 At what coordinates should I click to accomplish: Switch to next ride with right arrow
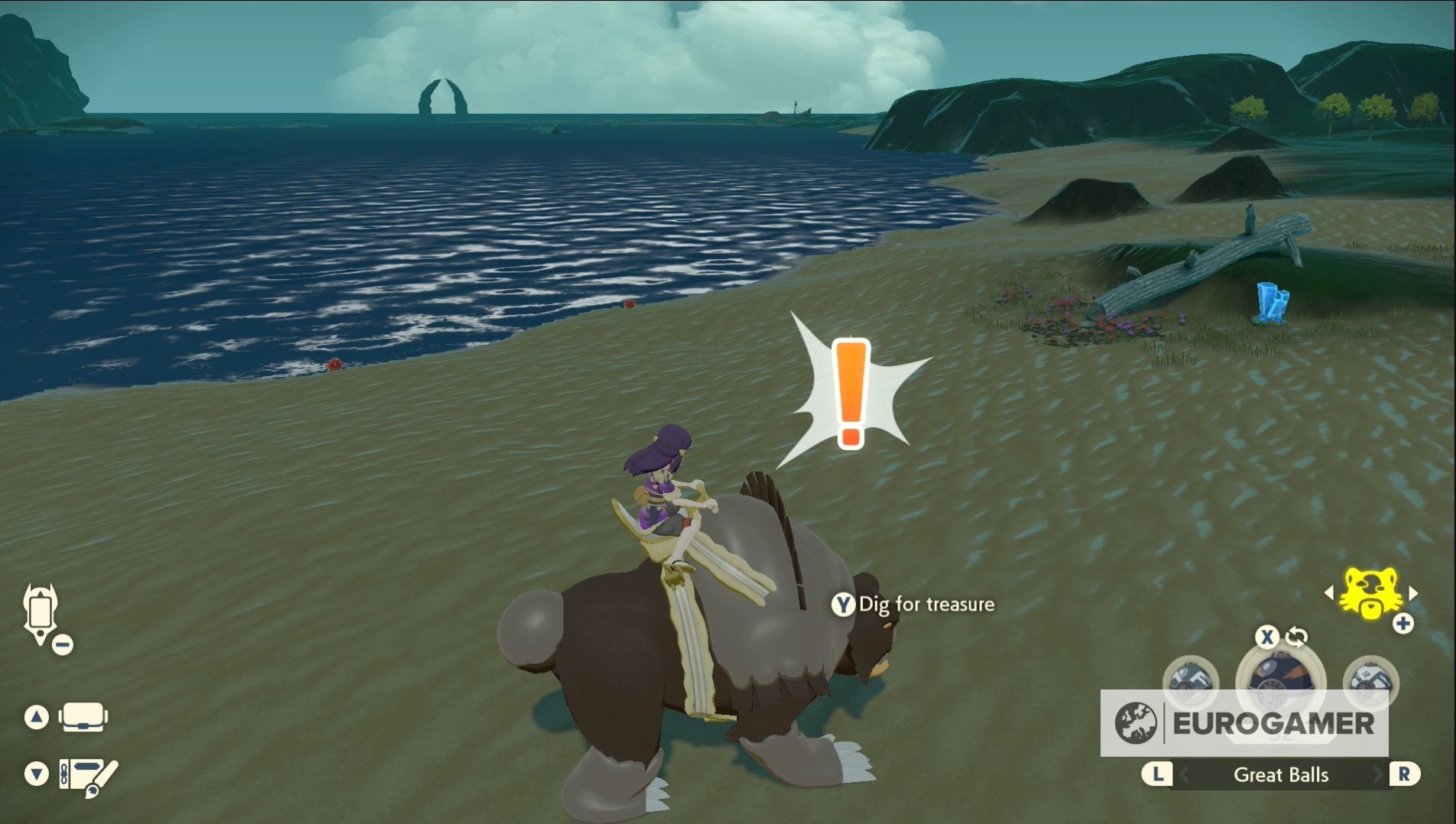point(1413,592)
